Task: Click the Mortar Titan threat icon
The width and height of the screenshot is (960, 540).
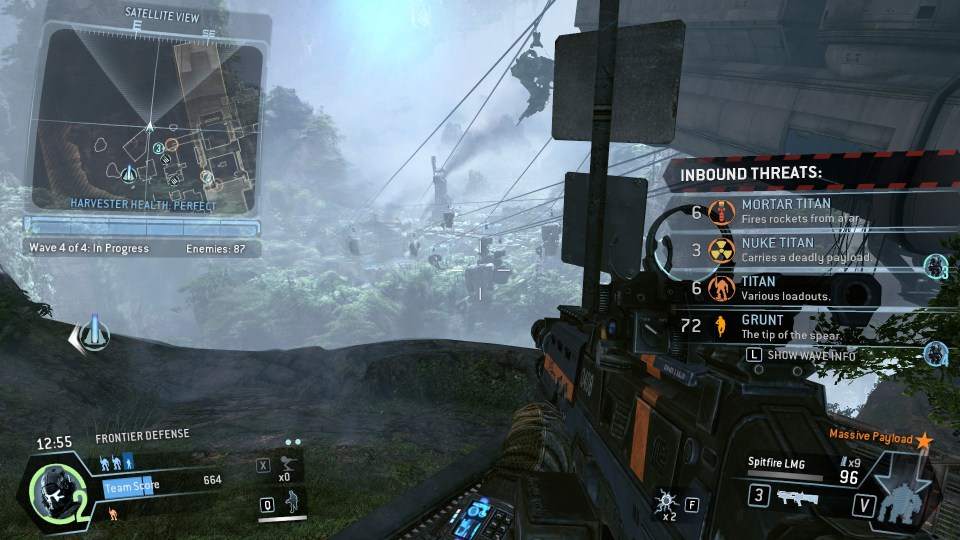Action: click(x=717, y=212)
